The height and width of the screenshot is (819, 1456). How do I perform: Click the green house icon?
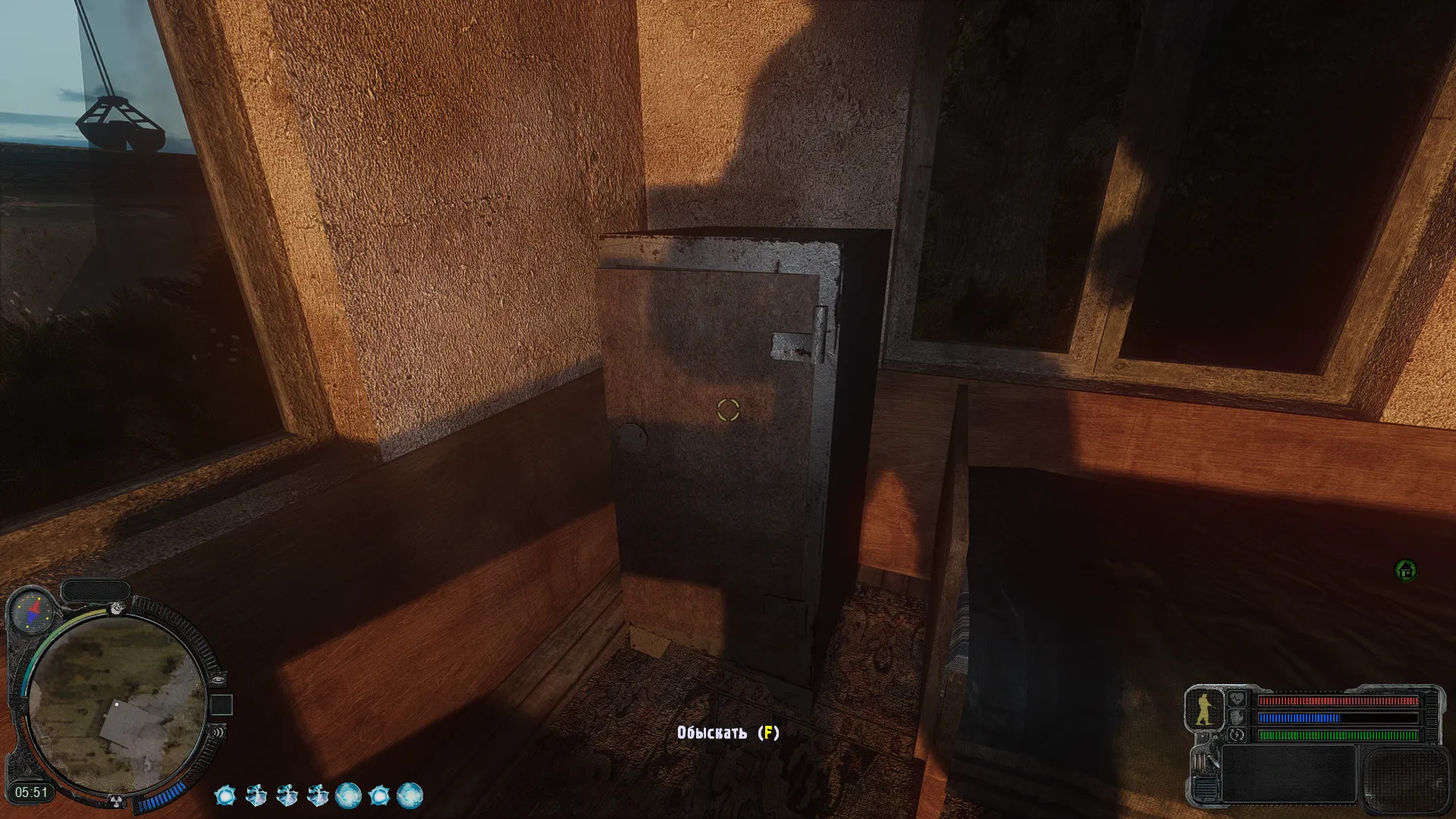[x=1406, y=570]
